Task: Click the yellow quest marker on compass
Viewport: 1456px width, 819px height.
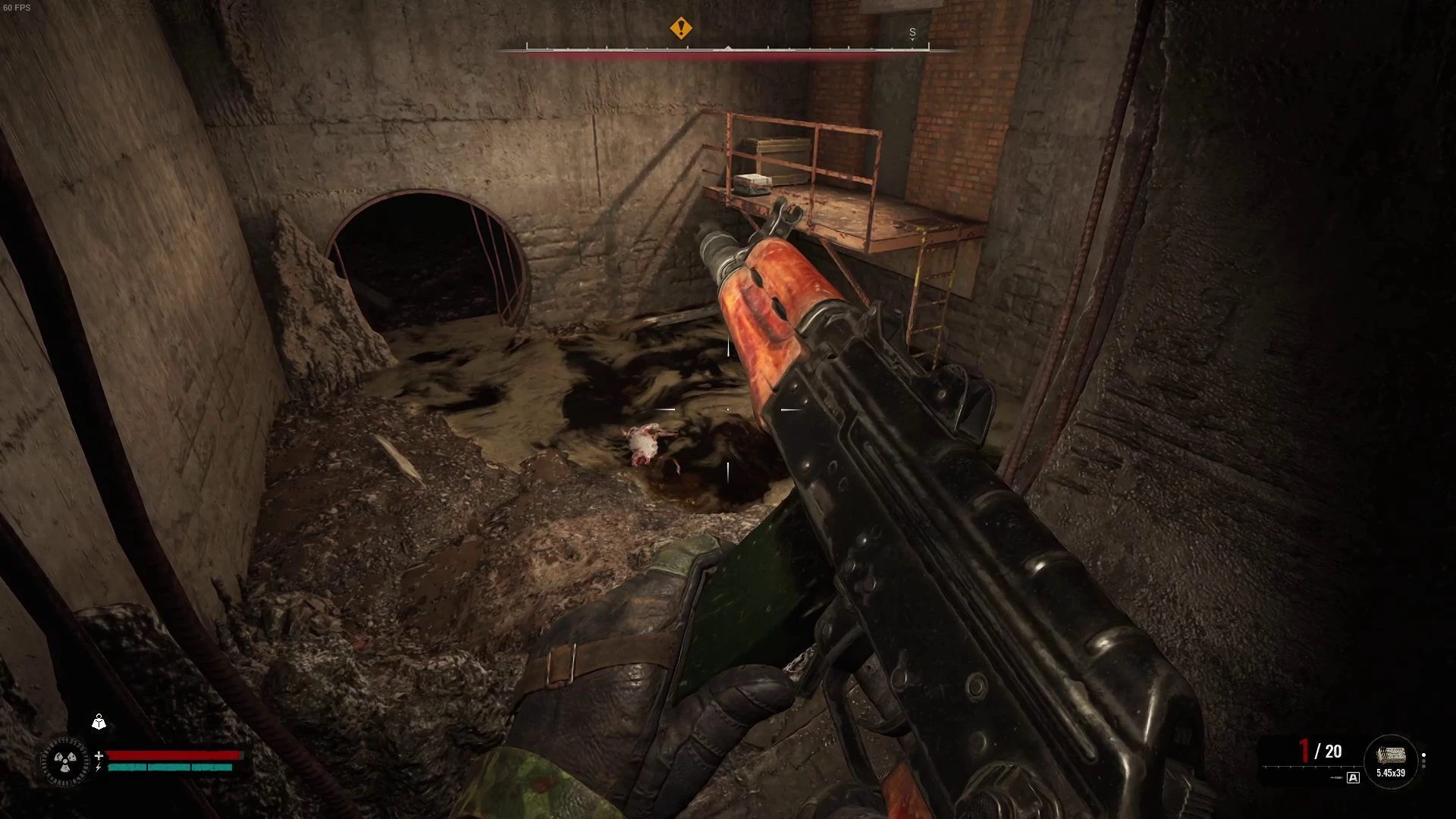Action: point(681,29)
